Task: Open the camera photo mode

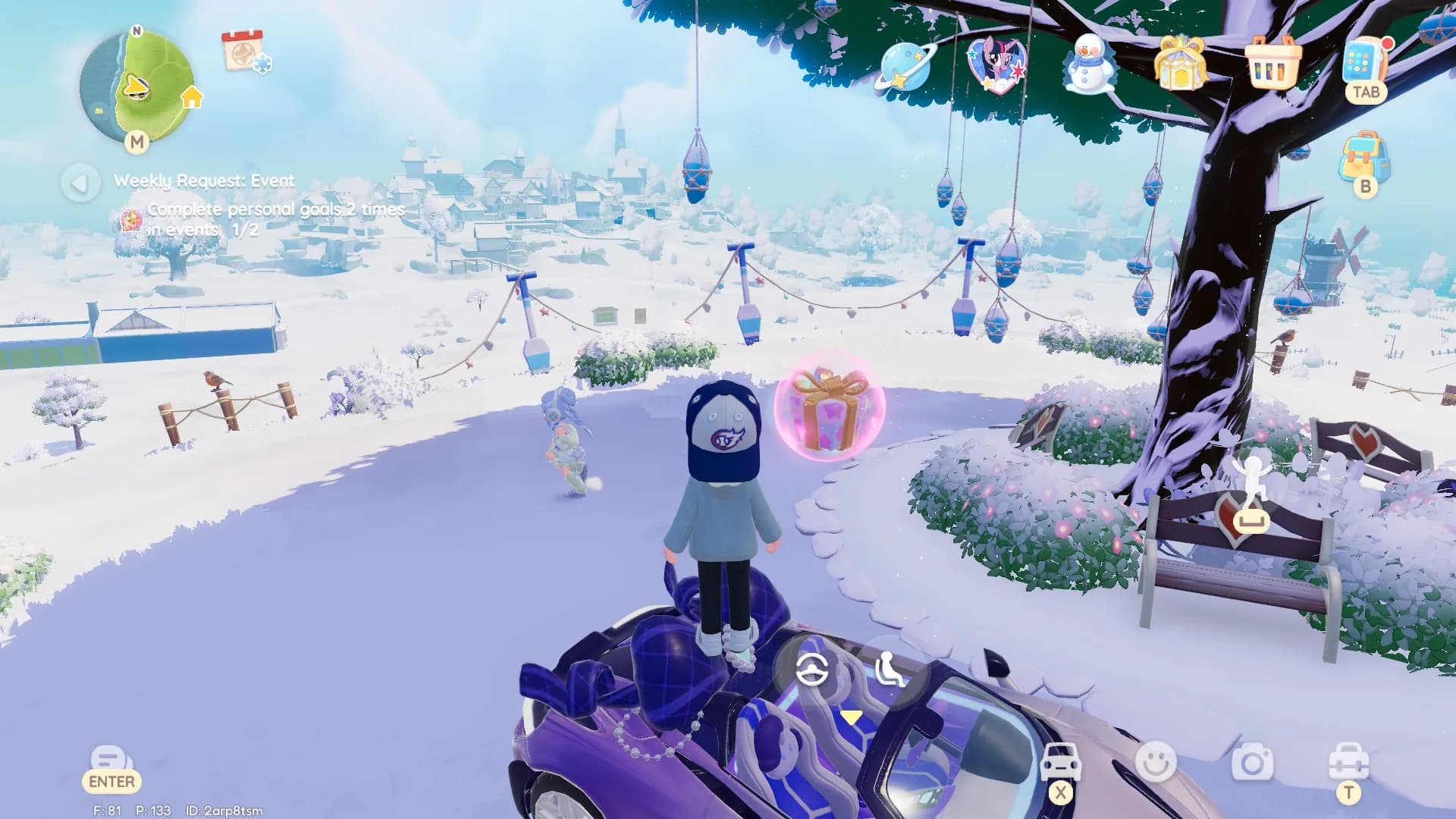Action: pyautogui.click(x=1252, y=761)
